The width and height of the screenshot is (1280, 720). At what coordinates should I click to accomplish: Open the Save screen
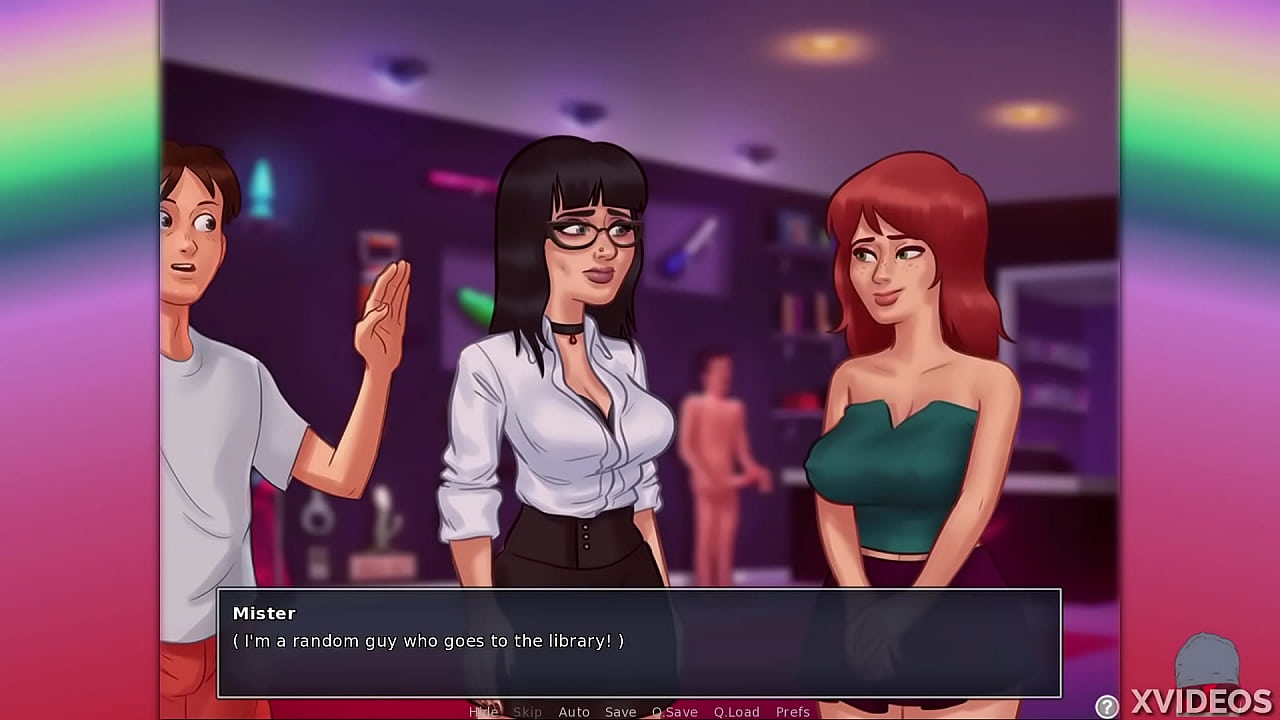(621, 712)
